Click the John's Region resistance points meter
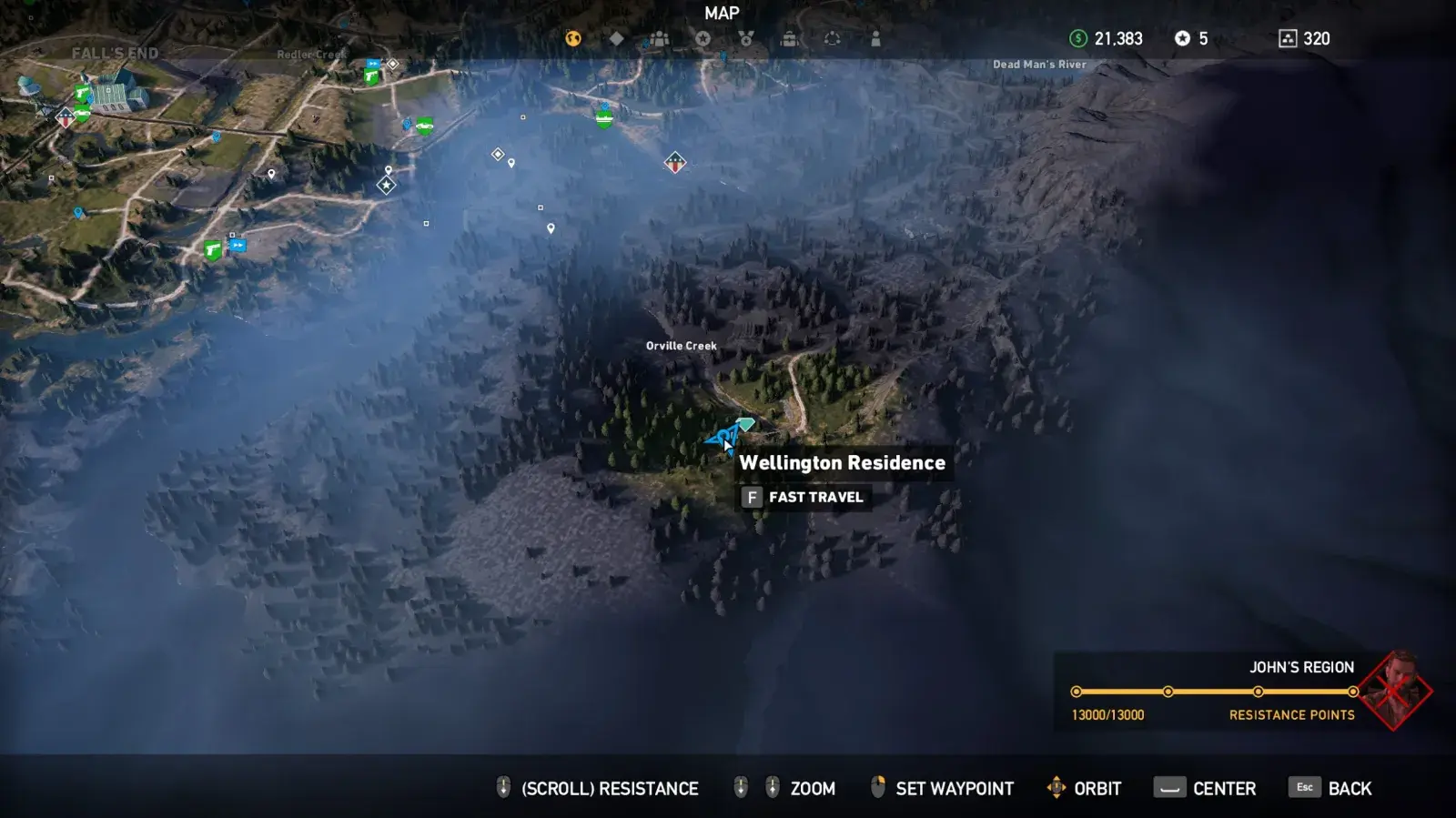 [x=1215, y=690]
